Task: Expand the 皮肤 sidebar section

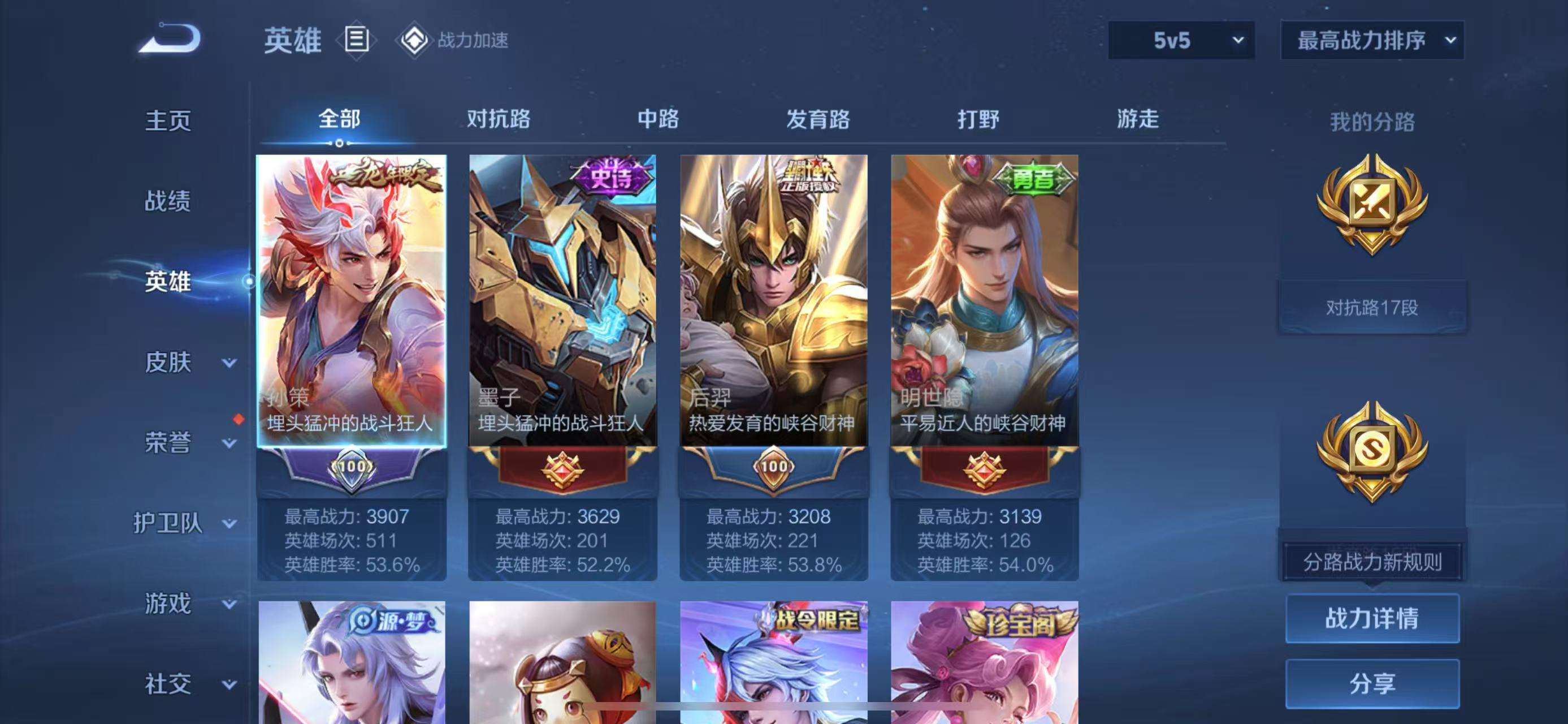Action: point(183,363)
